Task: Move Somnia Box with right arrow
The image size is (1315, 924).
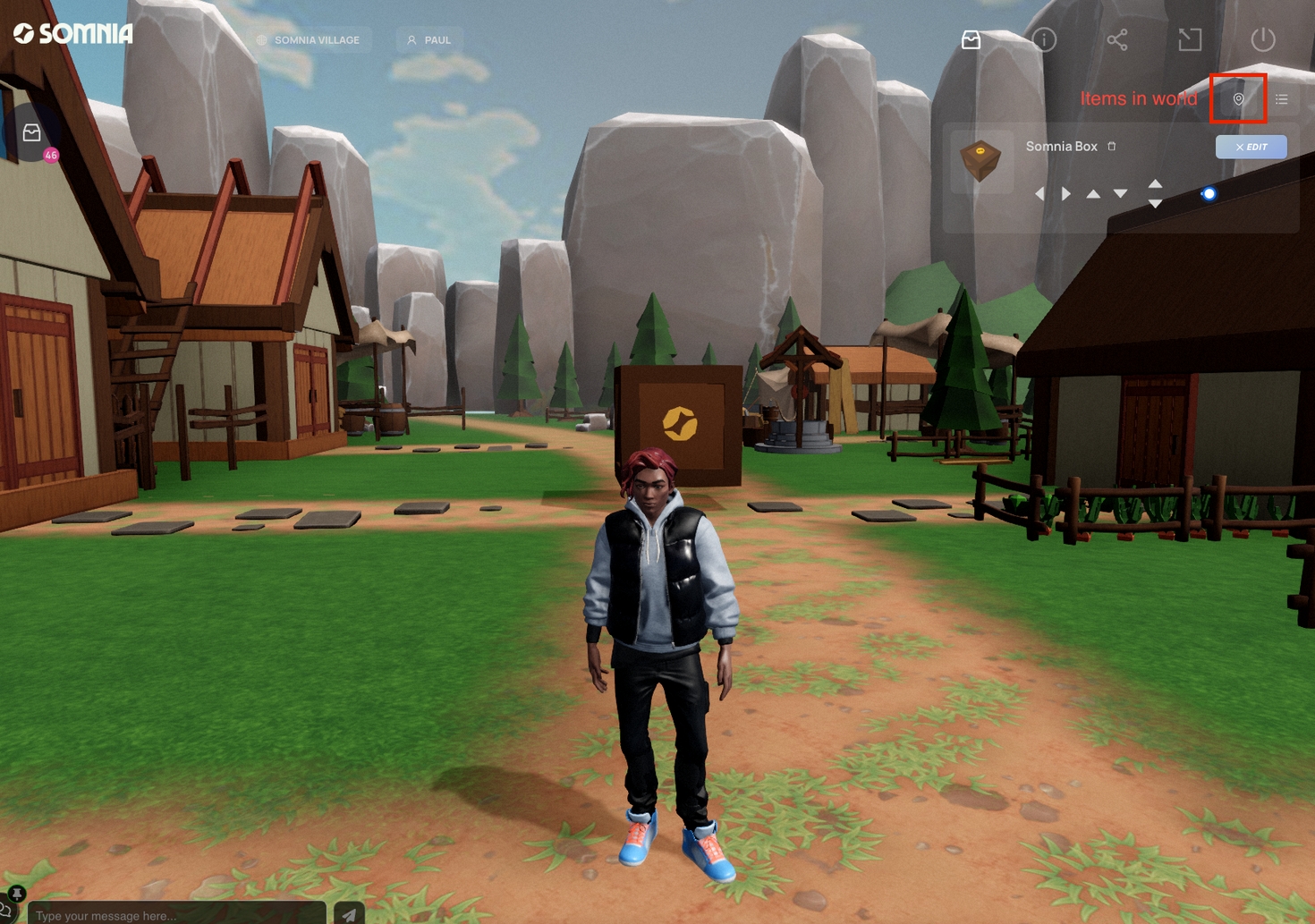Action: [1066, 193]
